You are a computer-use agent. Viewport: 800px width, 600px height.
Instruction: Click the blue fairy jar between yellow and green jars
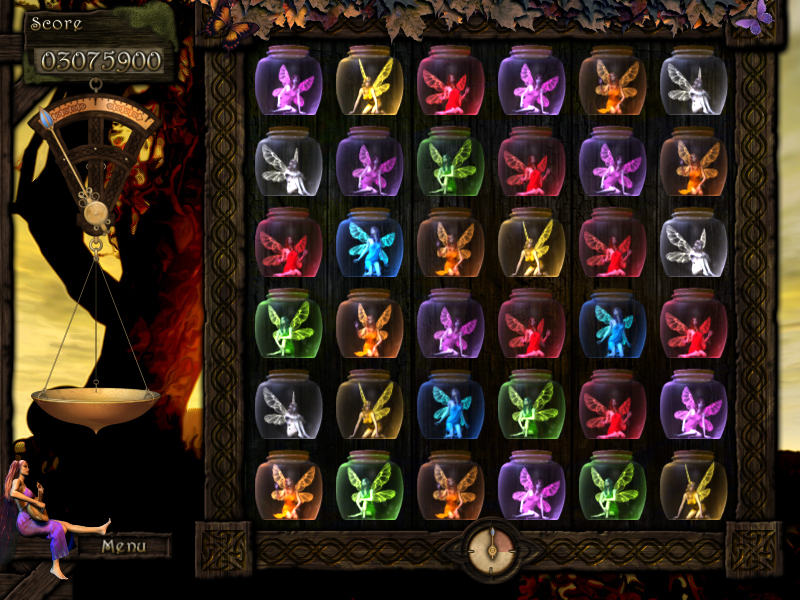pos(450,403)
